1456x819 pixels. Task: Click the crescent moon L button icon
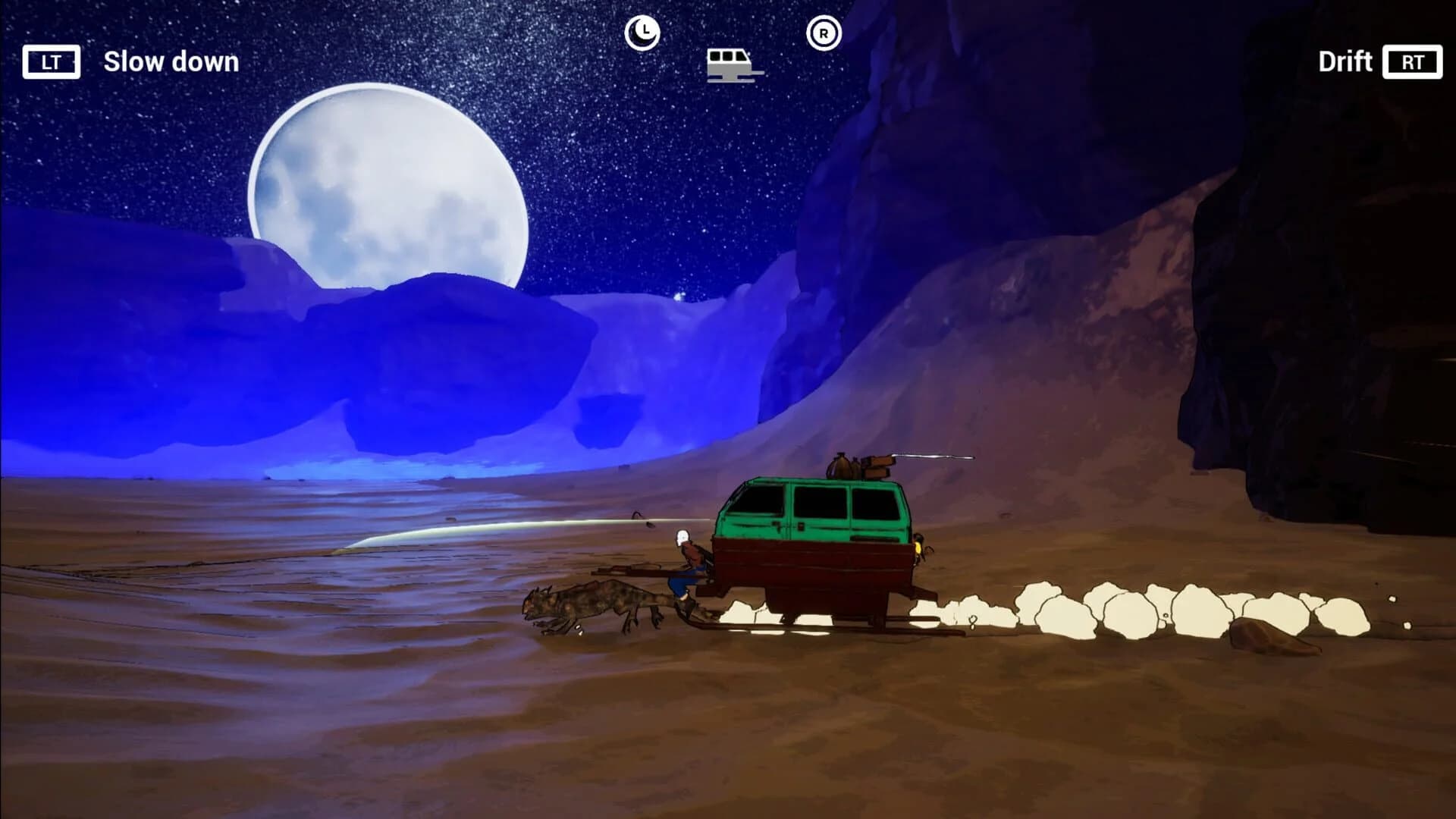pos(642,32)
